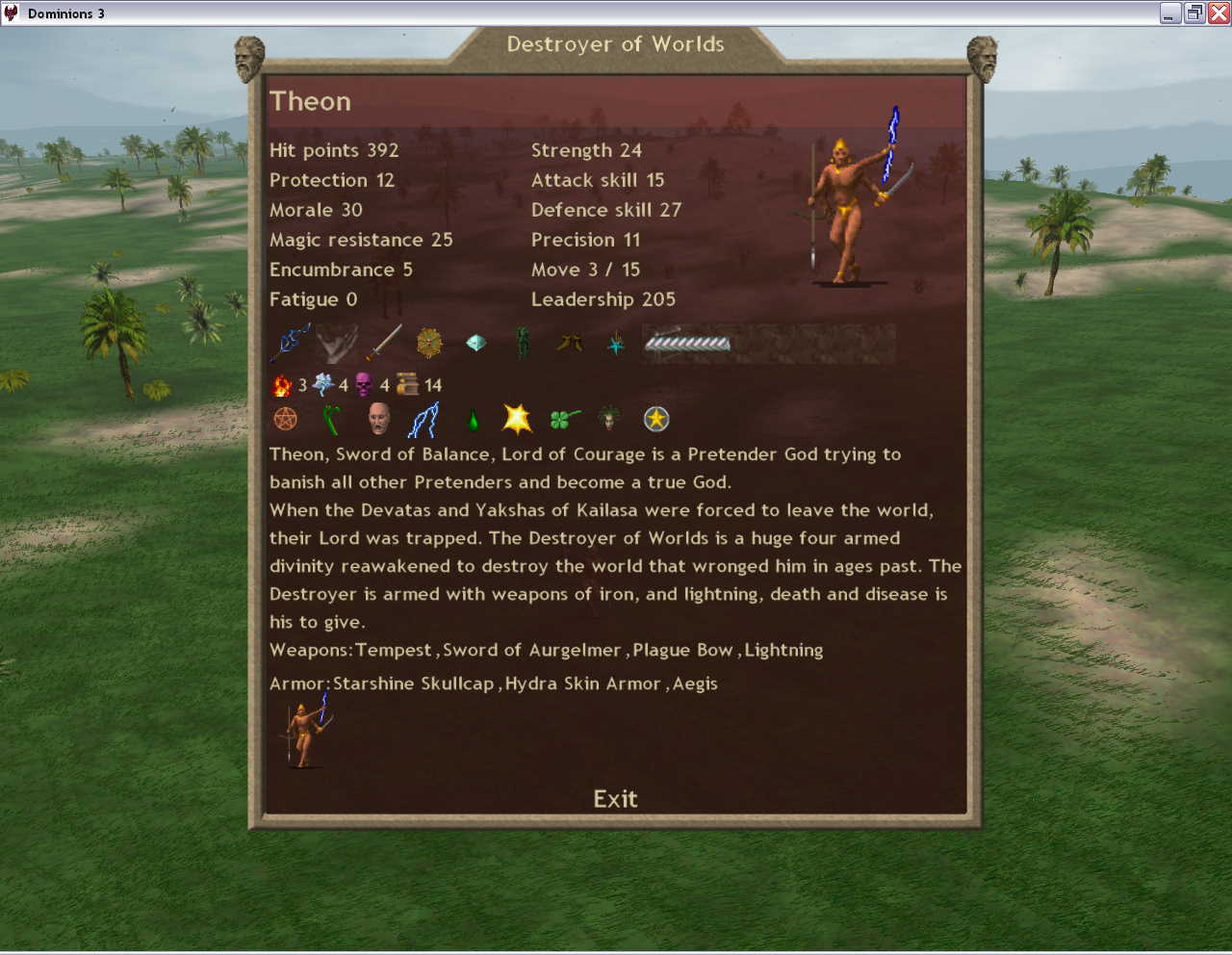1232x955 pixels.
Task: Click the four-leaf clover luck icon
Action: (564, 419)
